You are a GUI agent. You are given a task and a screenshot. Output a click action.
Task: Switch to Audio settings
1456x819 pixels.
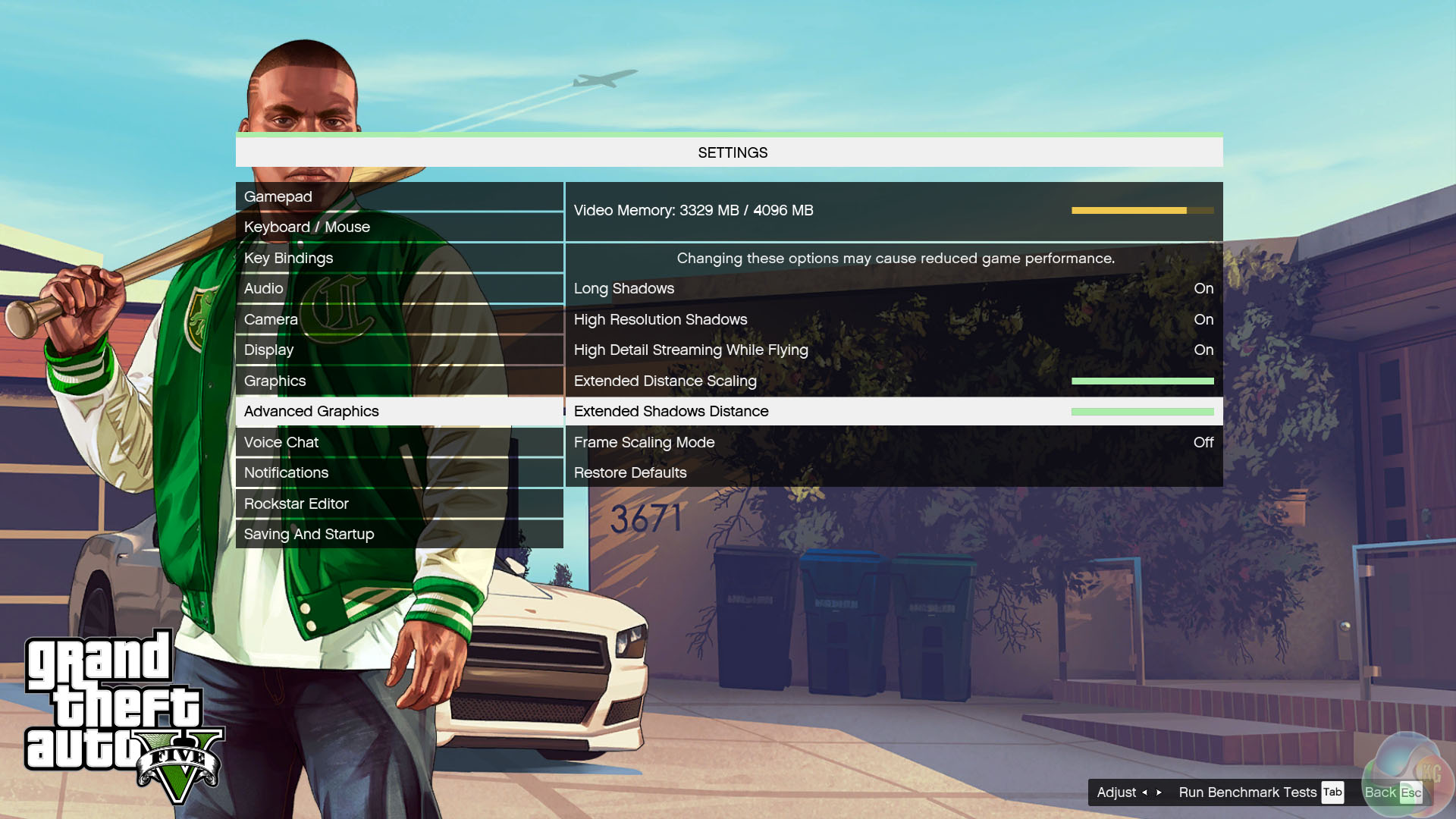399,289
